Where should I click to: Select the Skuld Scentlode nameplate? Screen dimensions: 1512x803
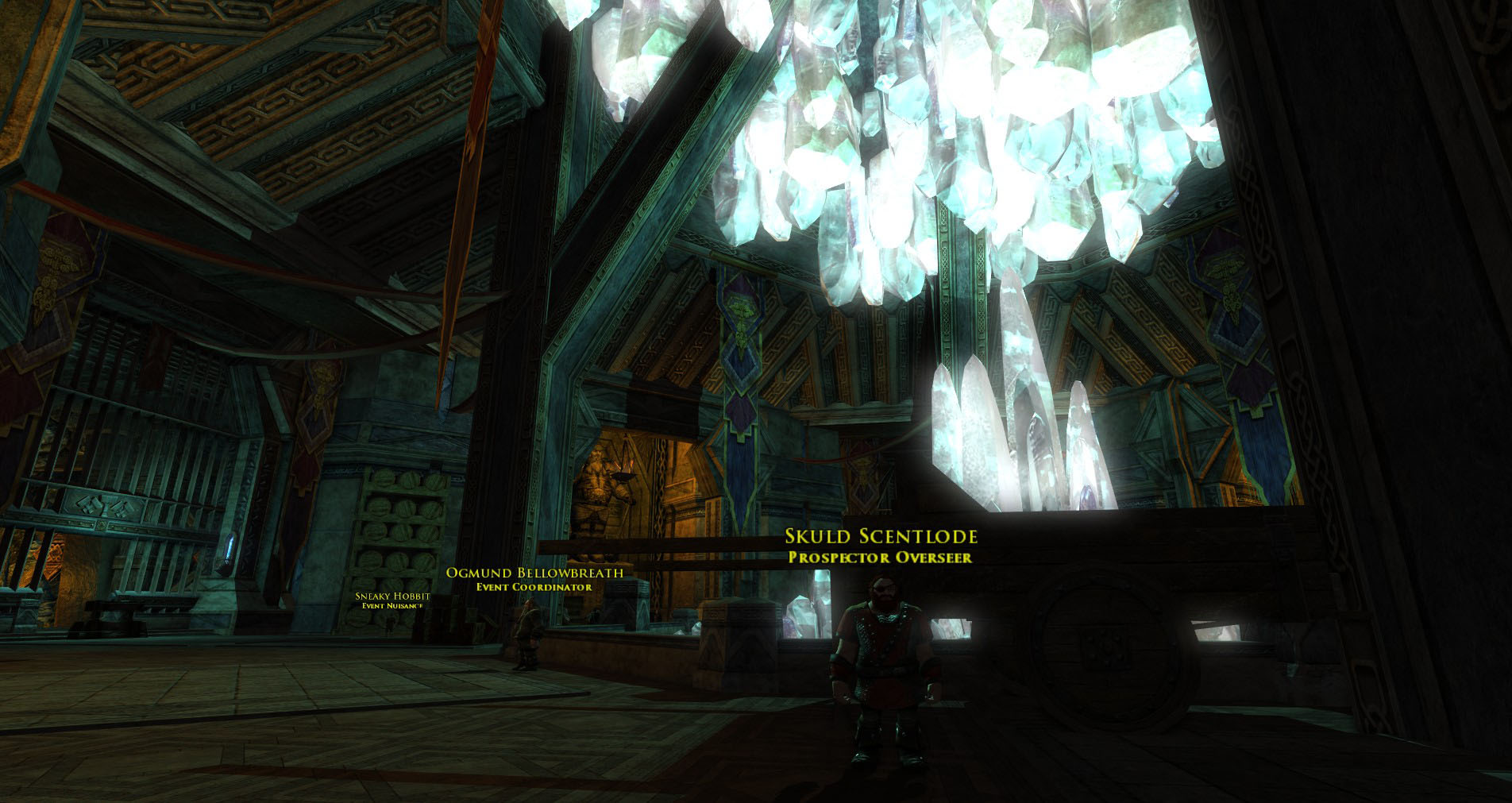coord(881,538)
